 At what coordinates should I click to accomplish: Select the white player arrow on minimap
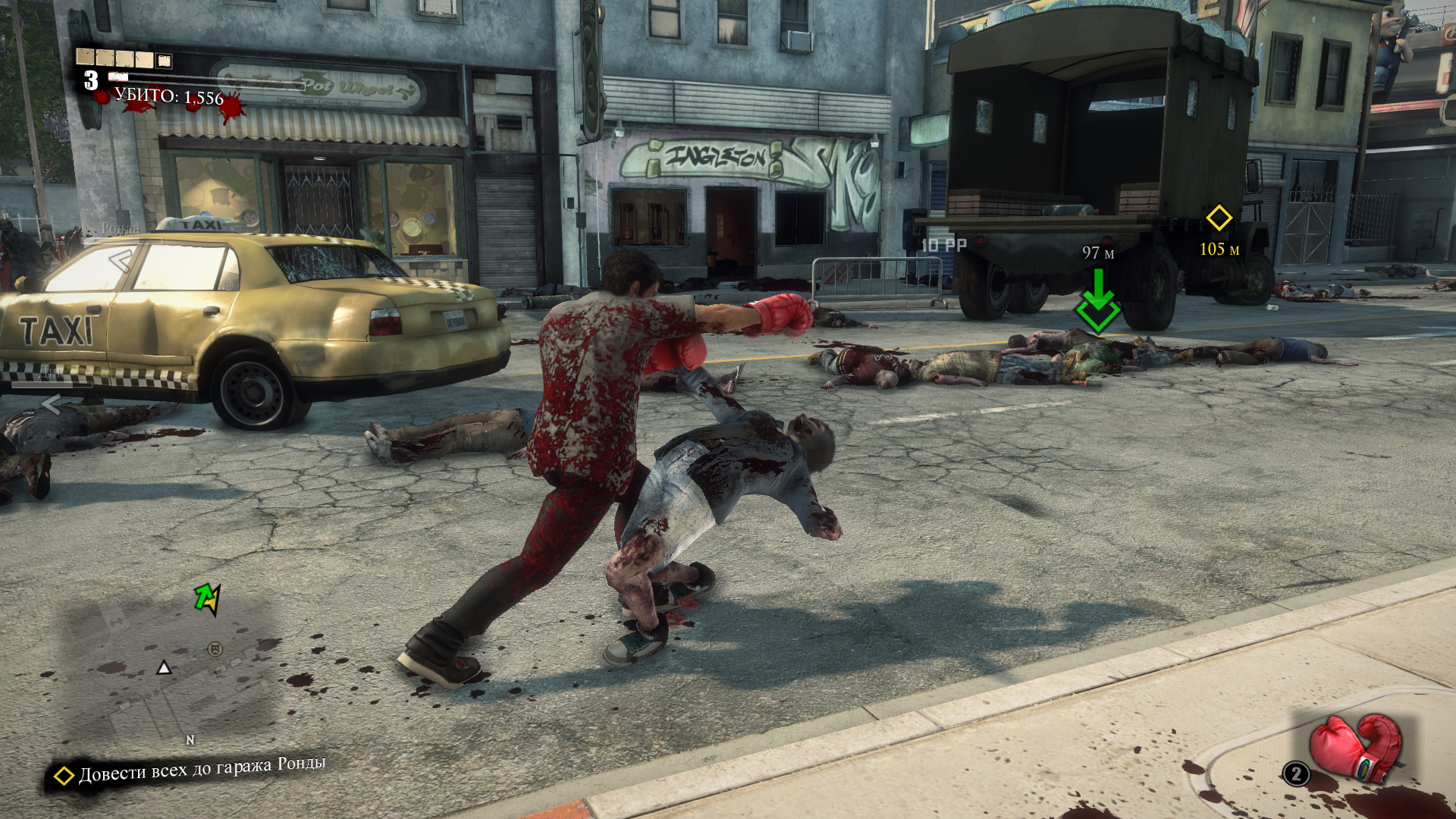(164, 667)
